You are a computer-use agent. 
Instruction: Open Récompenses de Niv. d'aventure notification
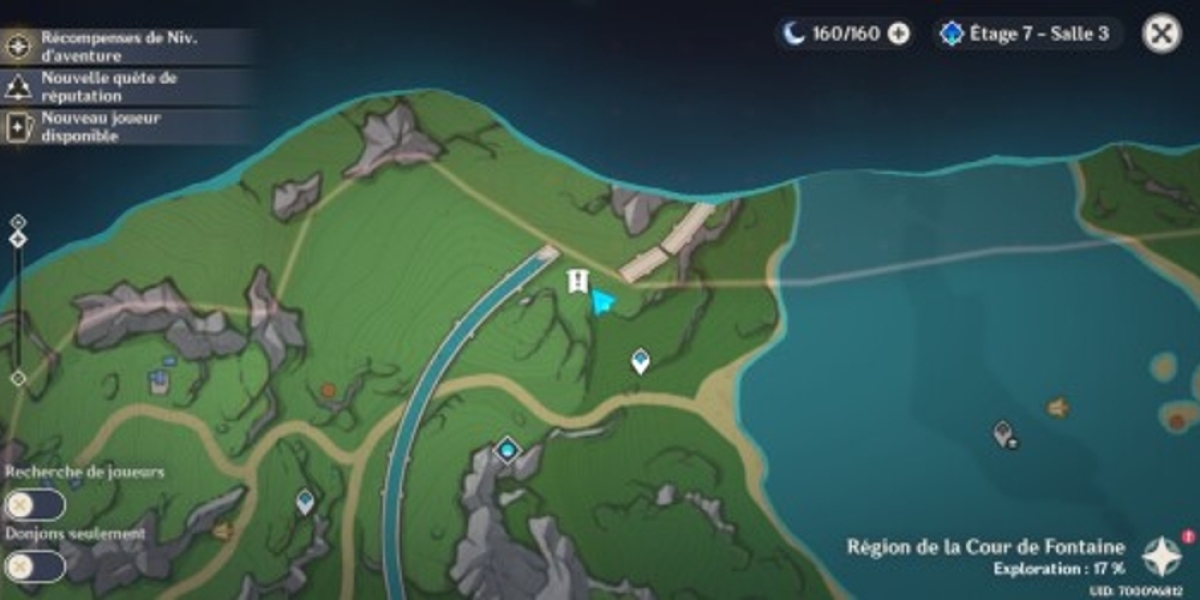point(120,45)
